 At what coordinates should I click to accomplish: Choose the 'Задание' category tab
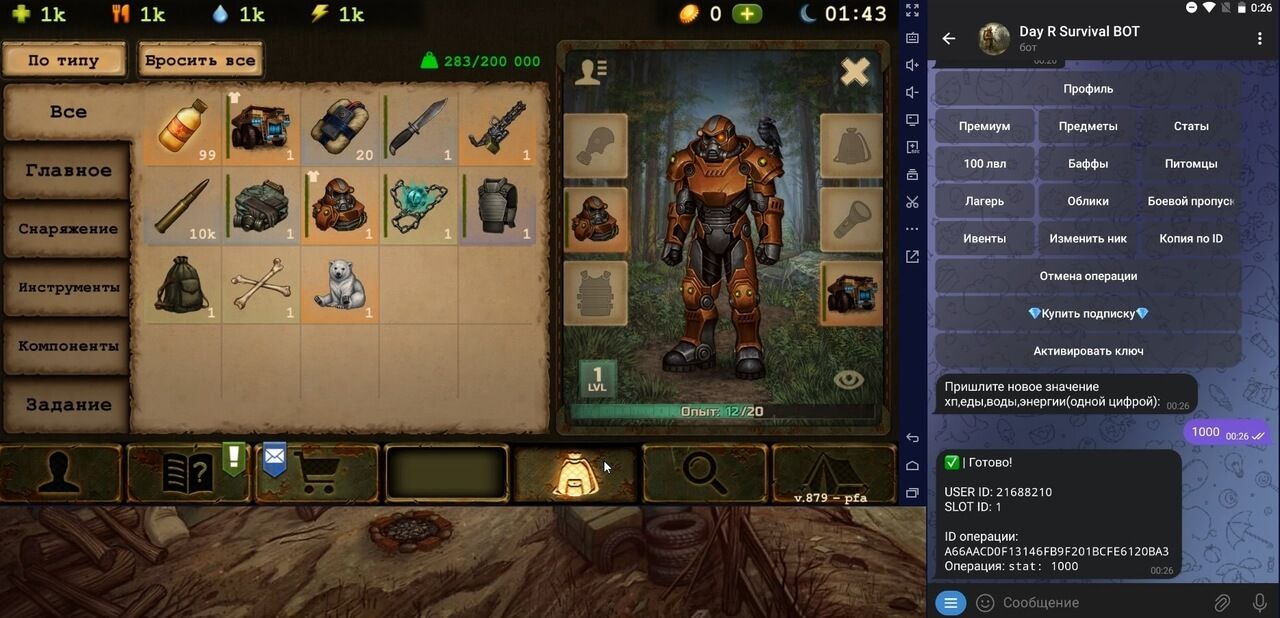click(x=68, y=405)
